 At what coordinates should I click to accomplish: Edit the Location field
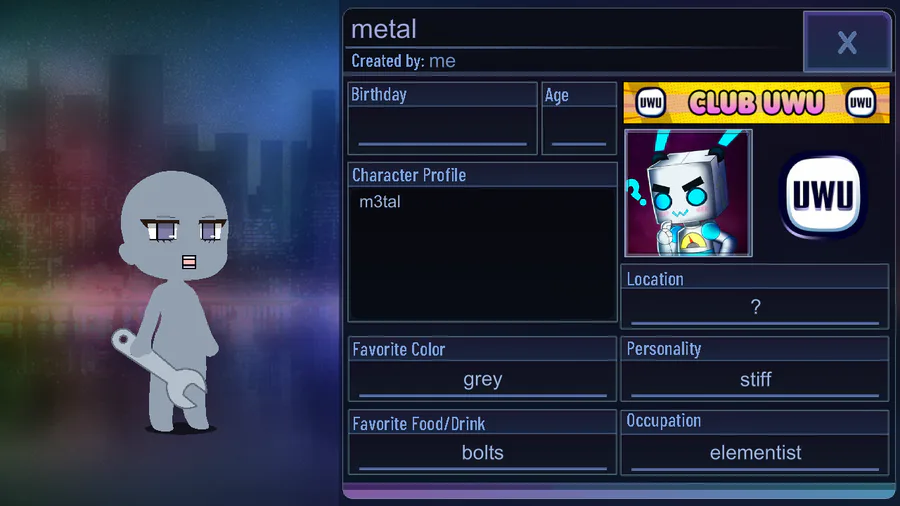(755, 308)
